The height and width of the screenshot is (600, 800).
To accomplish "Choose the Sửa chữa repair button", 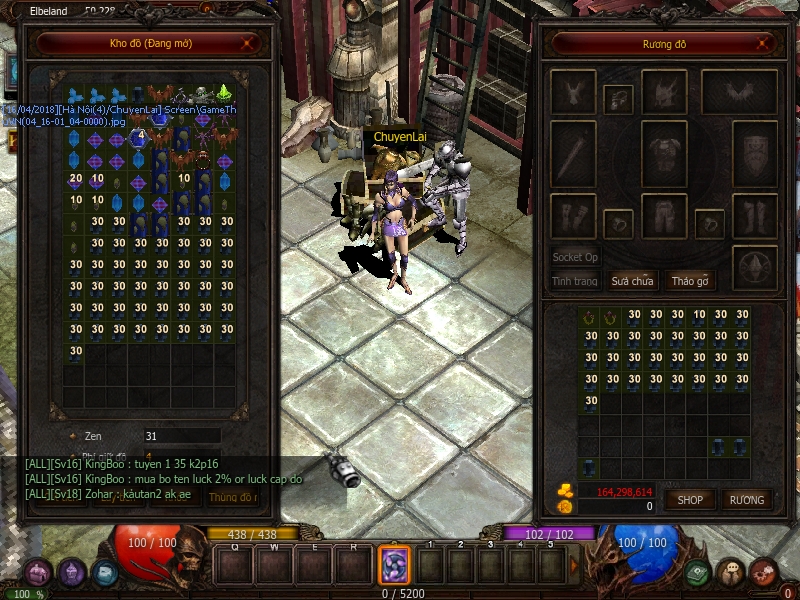I will pyautogui.click(x=633, y=281).
